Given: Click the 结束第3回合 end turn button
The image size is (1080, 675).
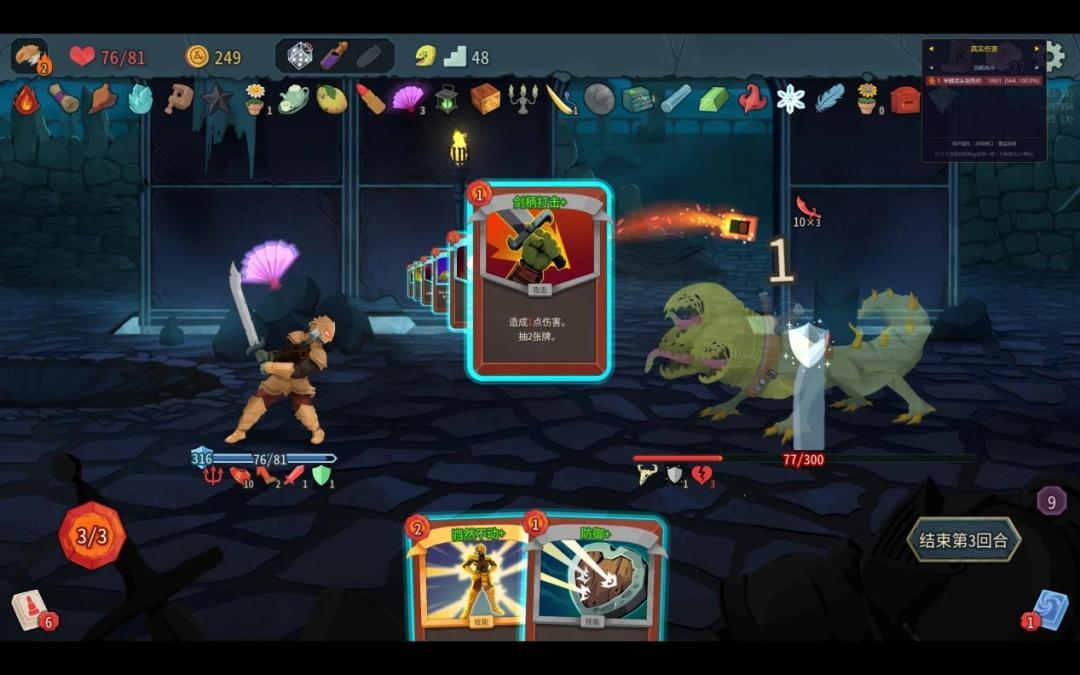Looking at the screenshot, I should tap(964, 540).
